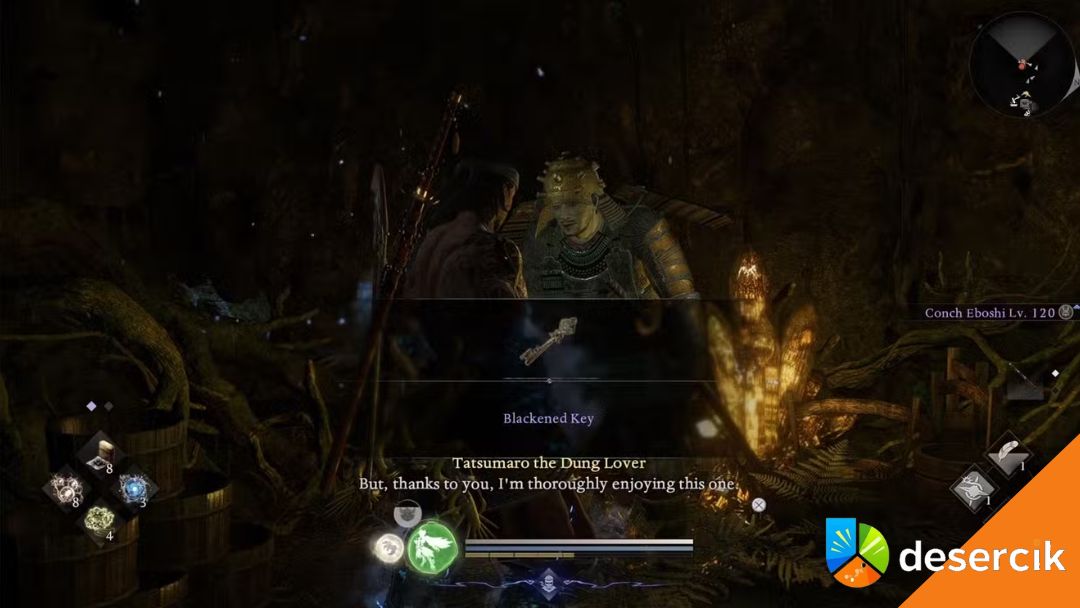Activate the green guardian spirit icon
1080x608 pixels.
click(x=432, y=547)
